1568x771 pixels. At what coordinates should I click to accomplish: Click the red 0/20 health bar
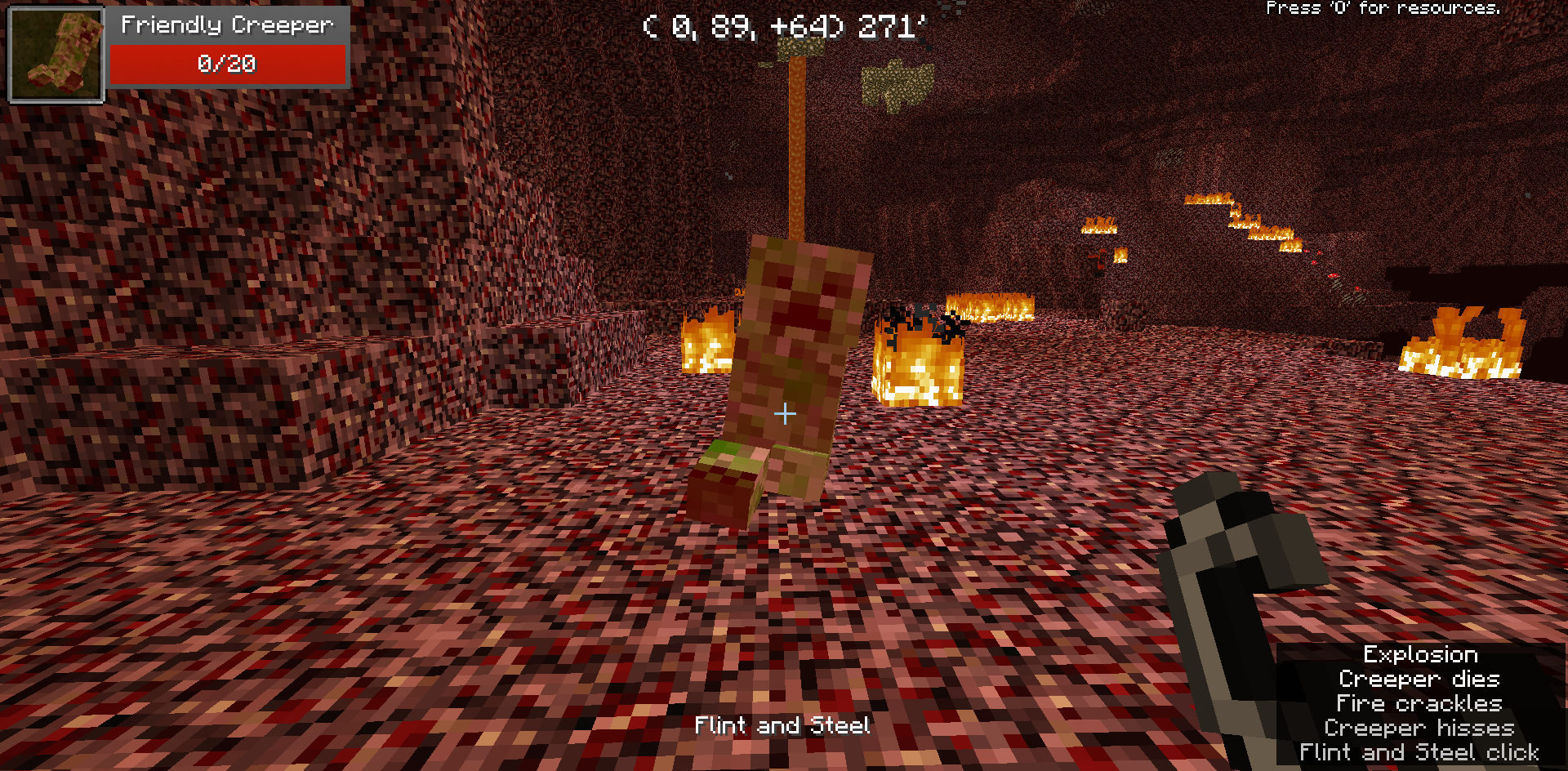click(227, 64)
